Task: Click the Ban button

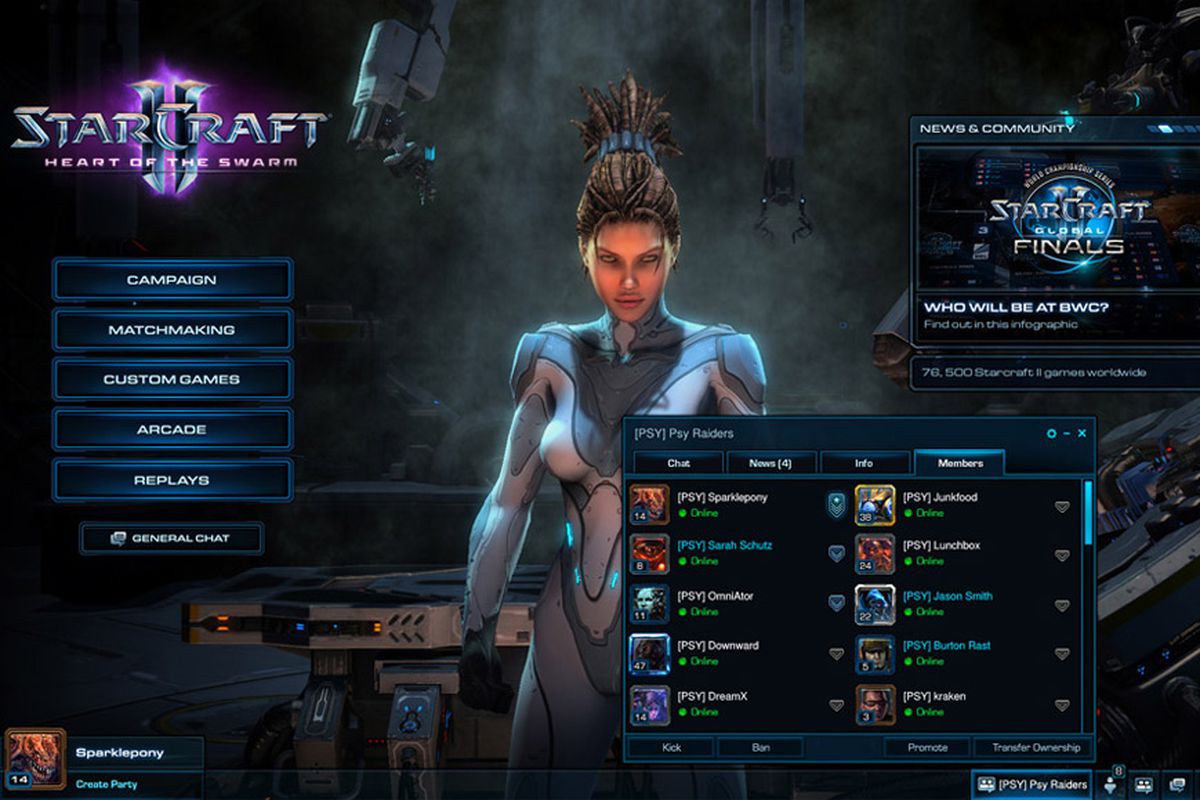Action: tap(760, 747)
